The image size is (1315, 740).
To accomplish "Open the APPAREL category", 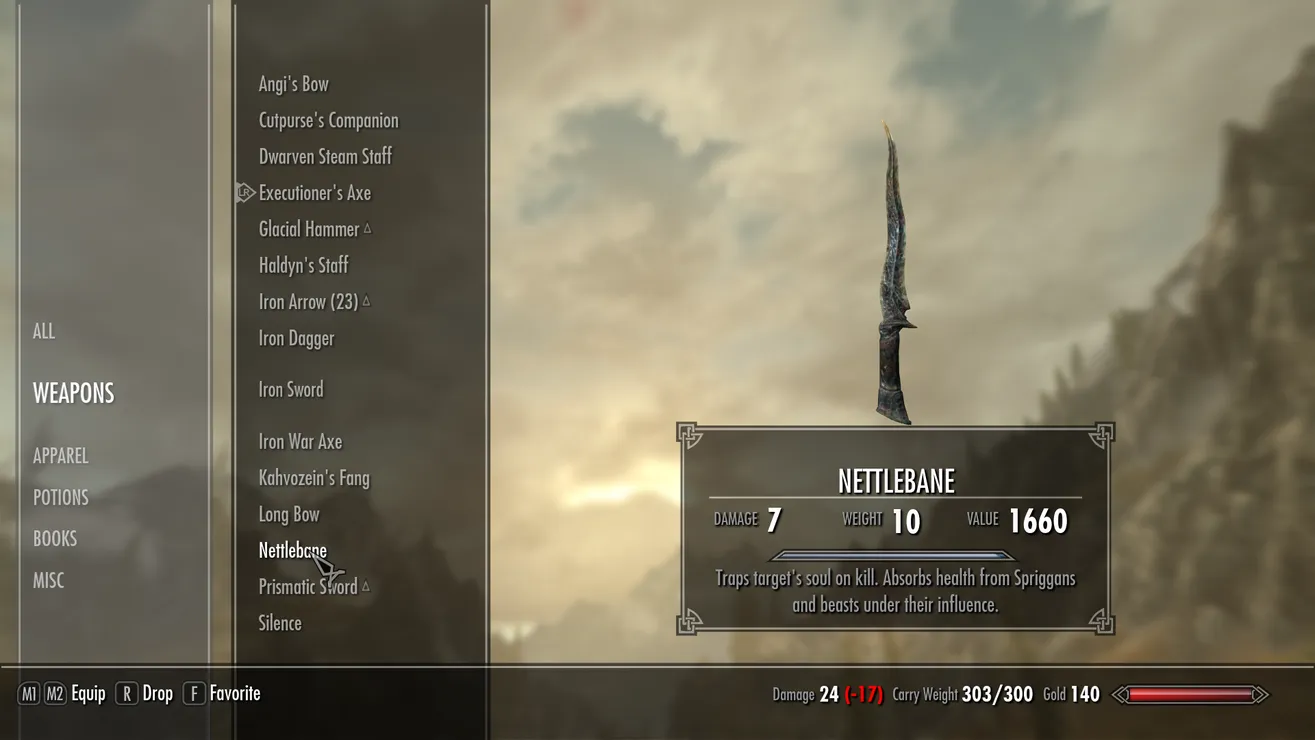I will tap(61, 456).
